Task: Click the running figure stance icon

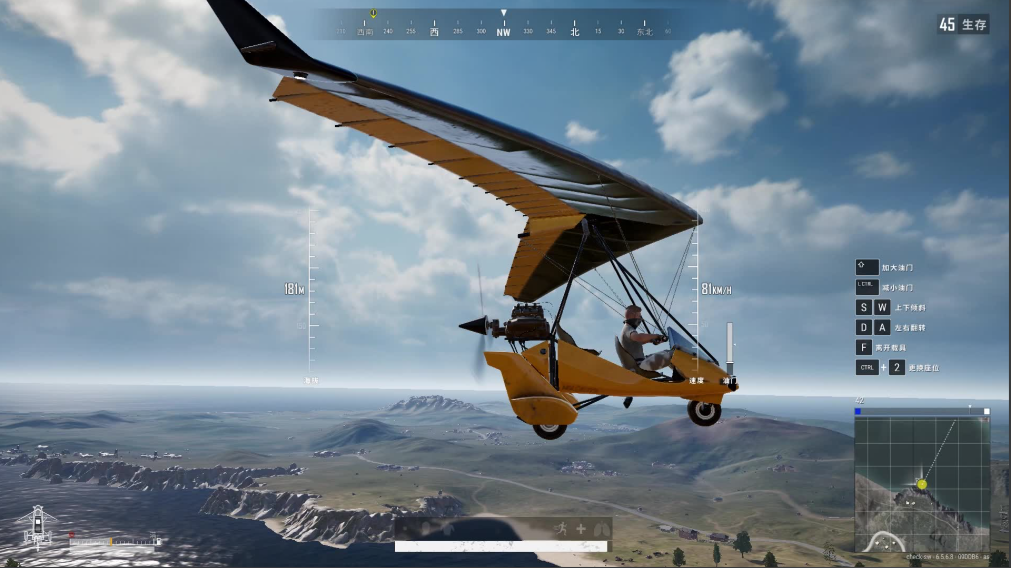Action: [562, 529]
